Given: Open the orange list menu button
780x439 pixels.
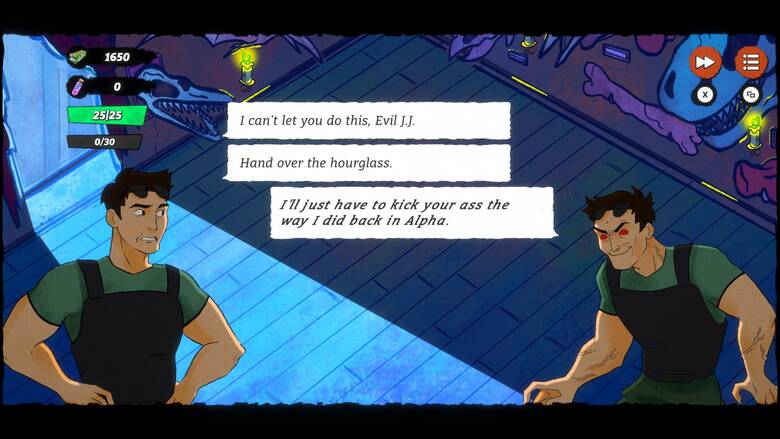Looking at the screenshot, I should pyautogui.click(x=751, y=62).
